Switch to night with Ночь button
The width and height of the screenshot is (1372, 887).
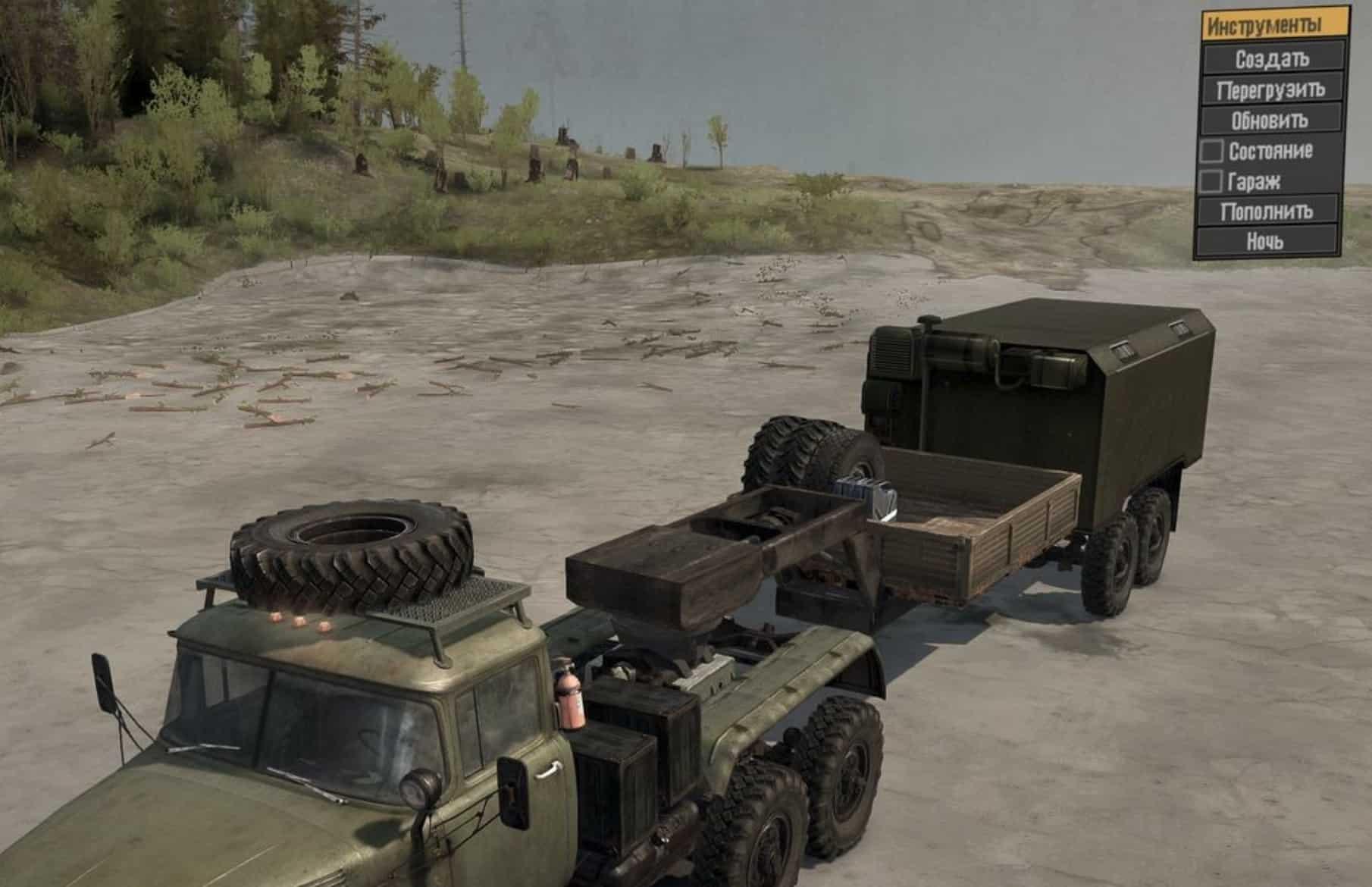(1265, 241)
